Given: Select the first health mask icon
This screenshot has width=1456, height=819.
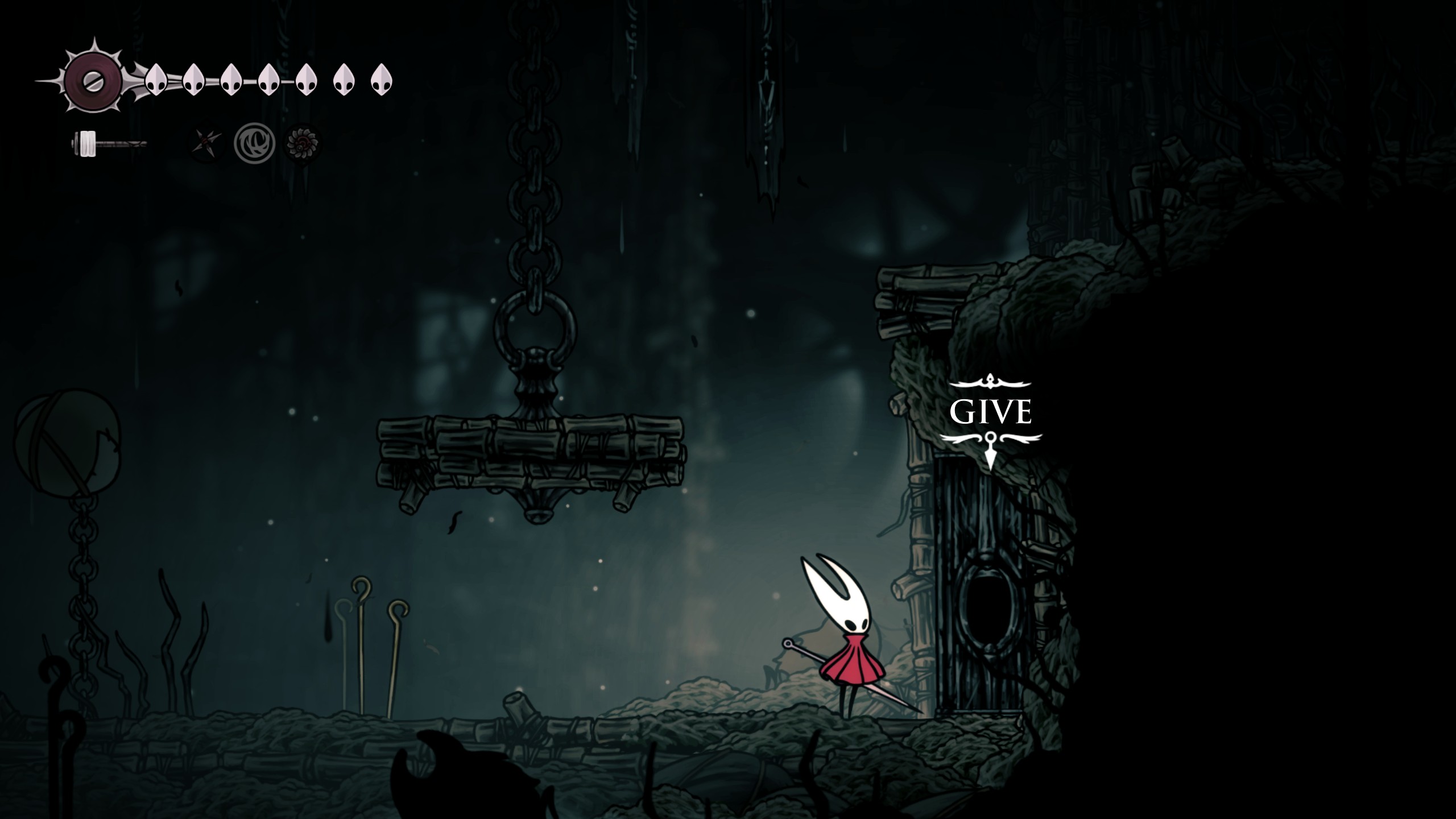Looking at the screenshot, I should click(x=156, y=81).
